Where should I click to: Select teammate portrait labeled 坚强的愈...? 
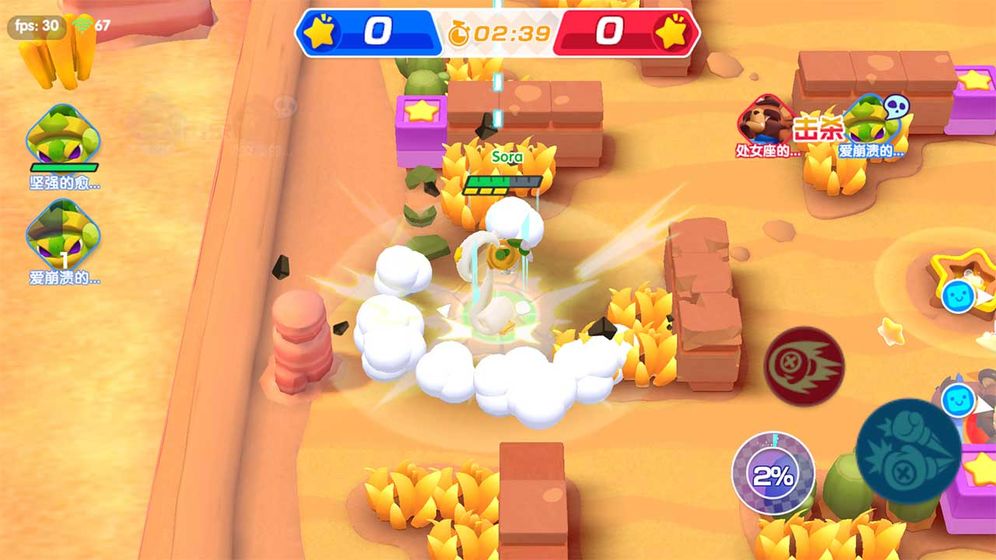click(x=63, y=137)
